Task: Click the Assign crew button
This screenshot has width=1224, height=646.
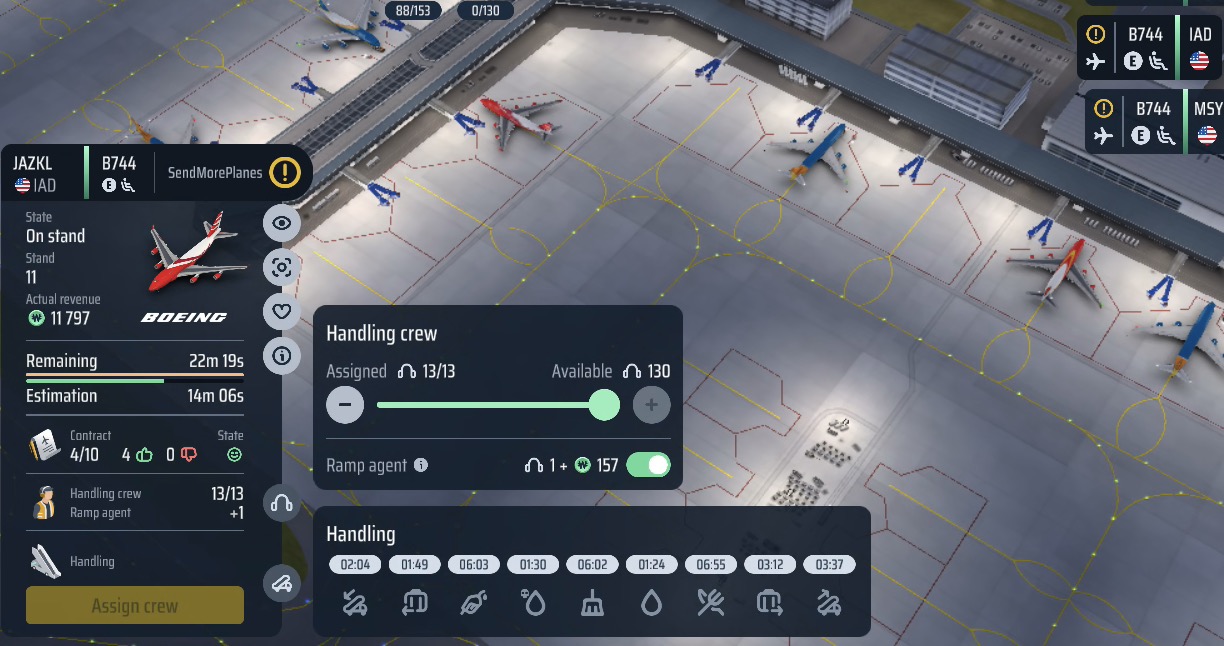Action: 135,606
